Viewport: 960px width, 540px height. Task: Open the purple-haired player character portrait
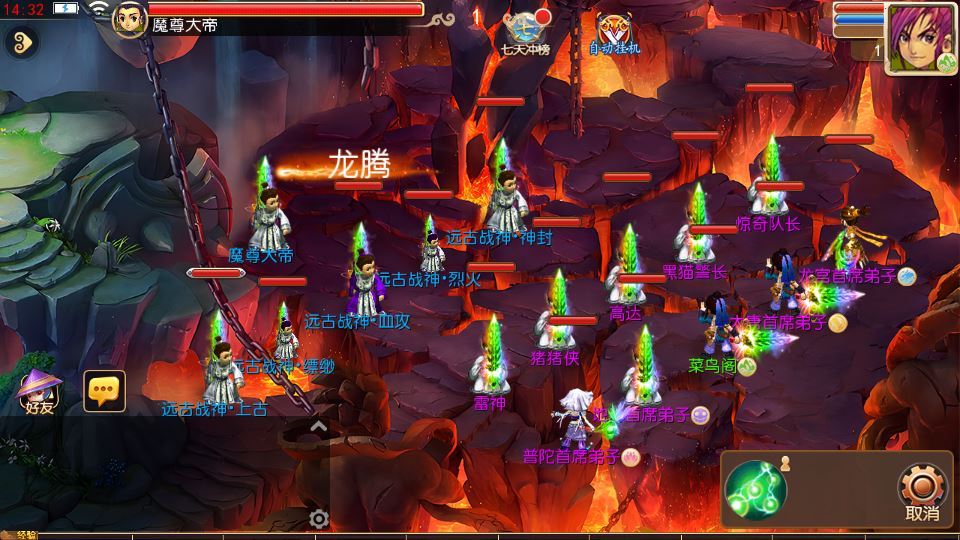point(921,38)
